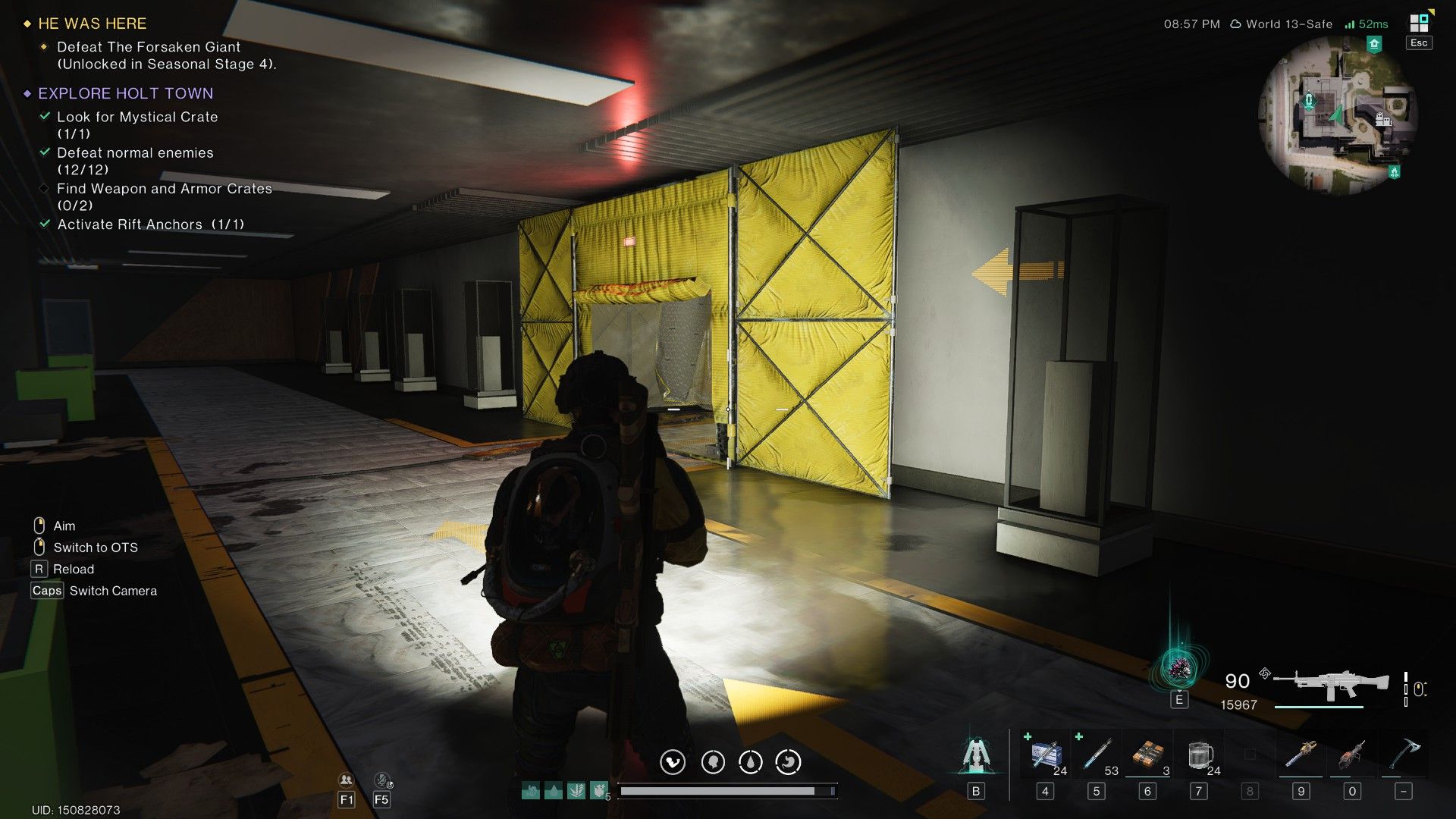The width and height of the screenshot is (1456, 819).
Task: Open the main menu grid icon
Action: coord(1418,23)
